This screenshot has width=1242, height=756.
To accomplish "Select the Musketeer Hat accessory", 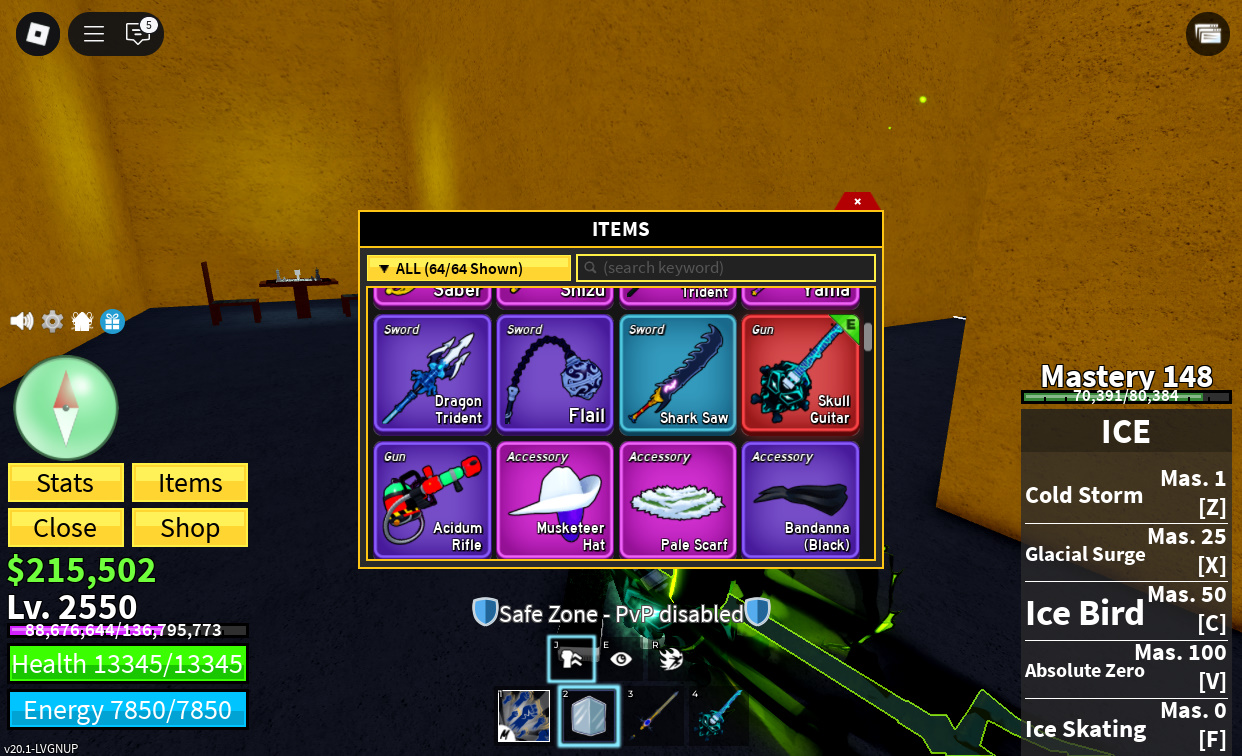I will 555,500.
